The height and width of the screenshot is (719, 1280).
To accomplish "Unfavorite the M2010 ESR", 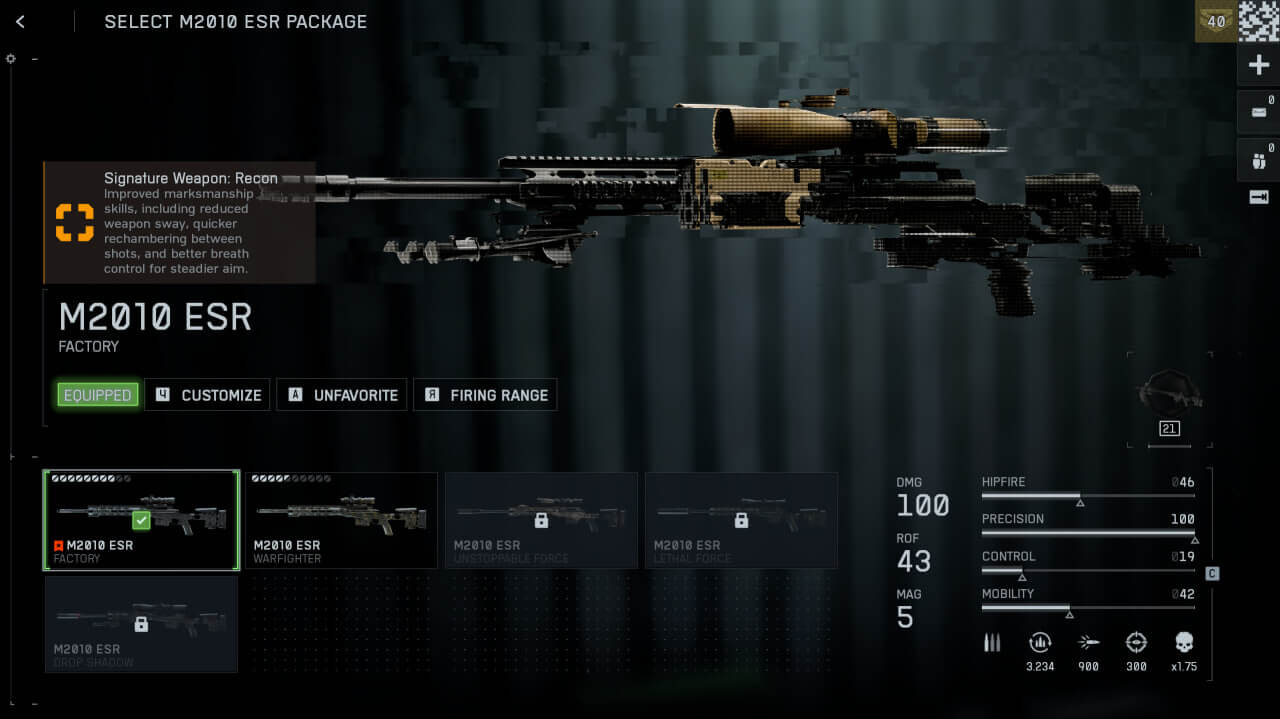I will 343,395.
